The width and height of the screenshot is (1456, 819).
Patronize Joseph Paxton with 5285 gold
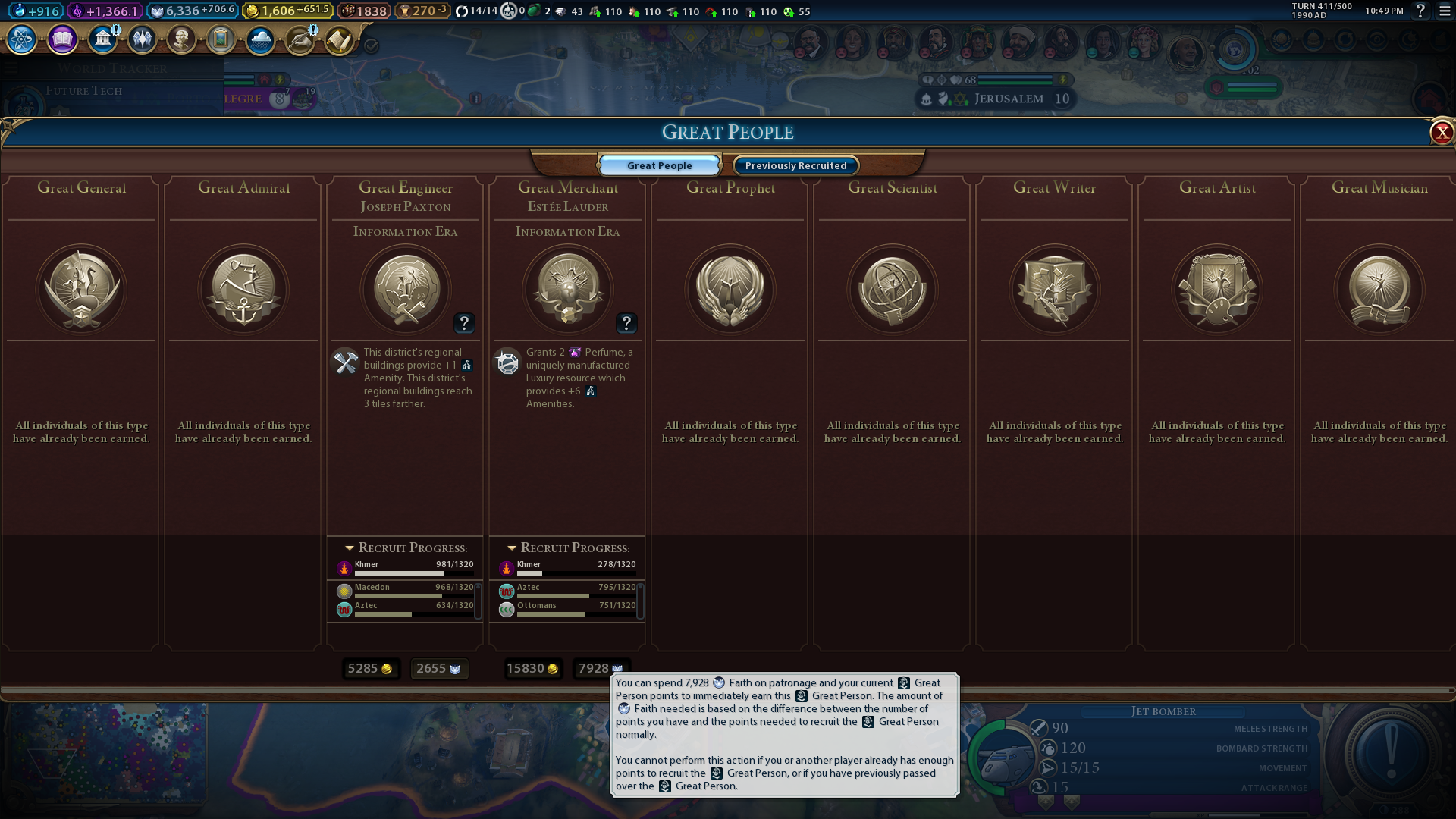(x=370, y=668)
